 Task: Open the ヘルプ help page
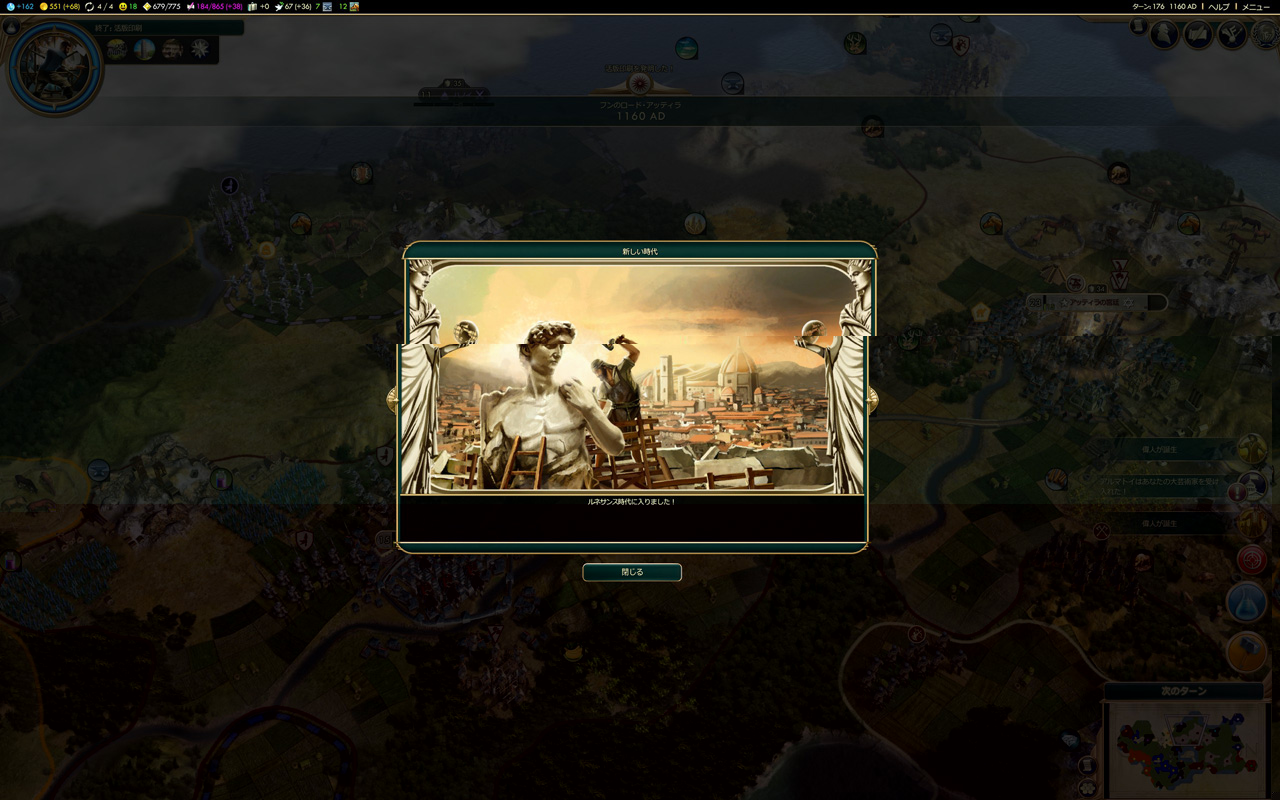pos(1218,7)
